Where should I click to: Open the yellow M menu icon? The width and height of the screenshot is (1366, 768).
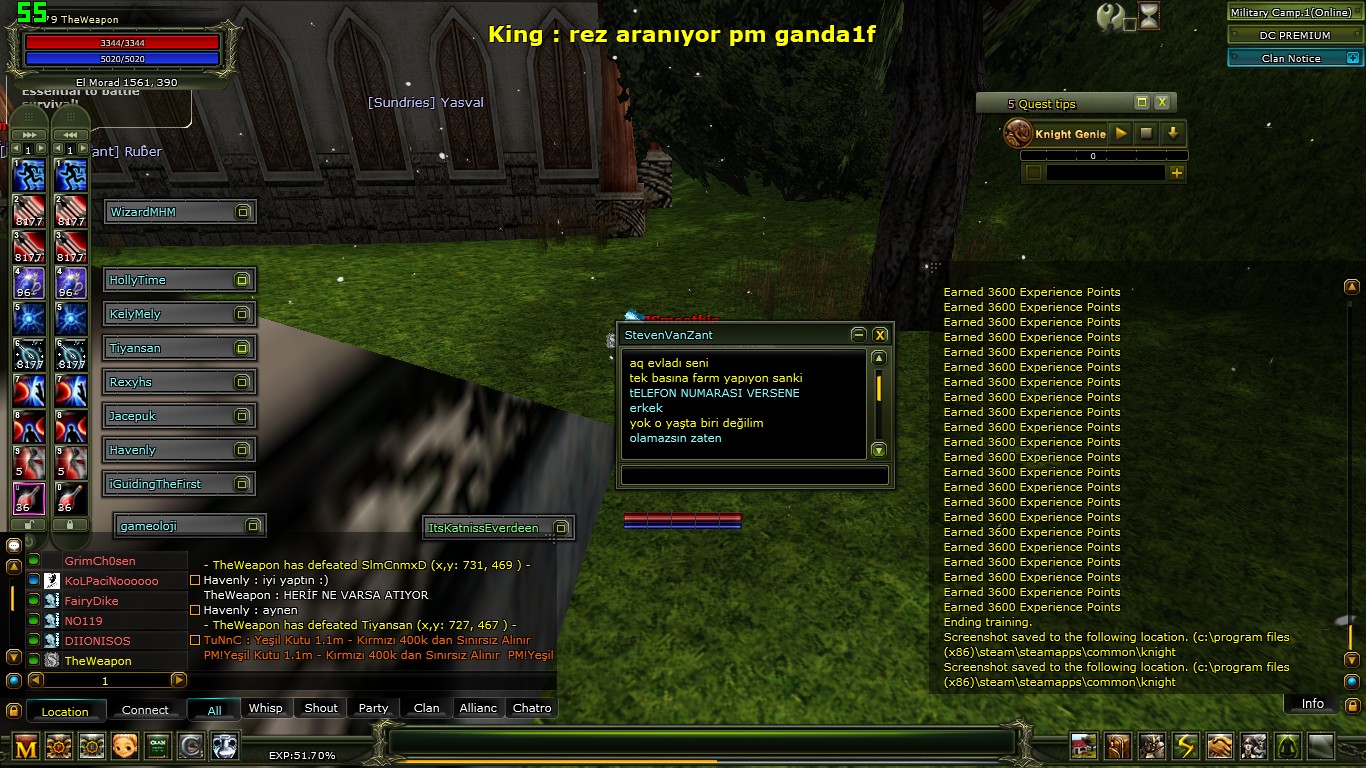click(x=26, y=746)
